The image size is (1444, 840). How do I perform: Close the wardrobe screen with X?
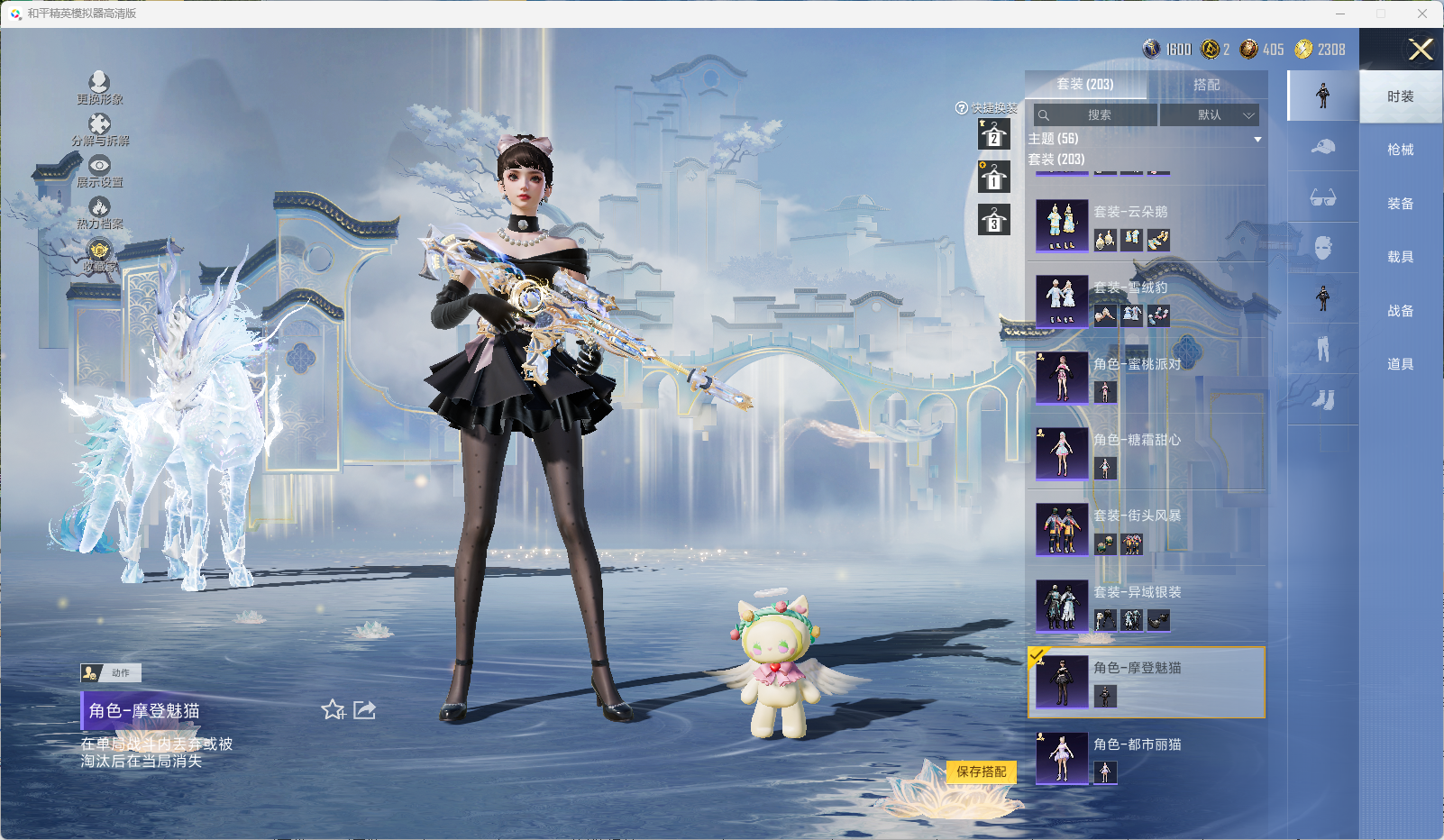point(1421,50)
